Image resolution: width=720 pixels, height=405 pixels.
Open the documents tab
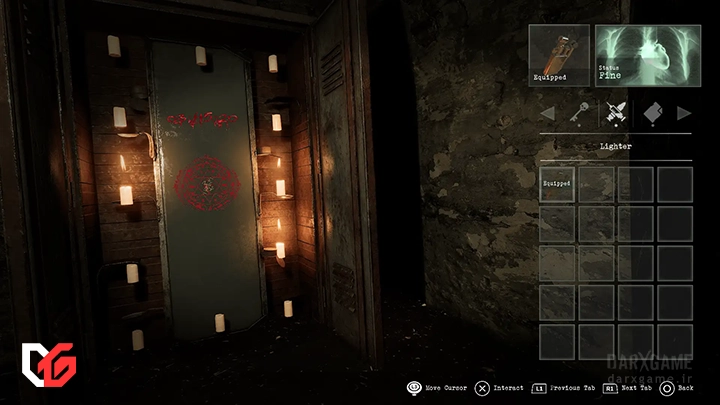tap(651, 113)
